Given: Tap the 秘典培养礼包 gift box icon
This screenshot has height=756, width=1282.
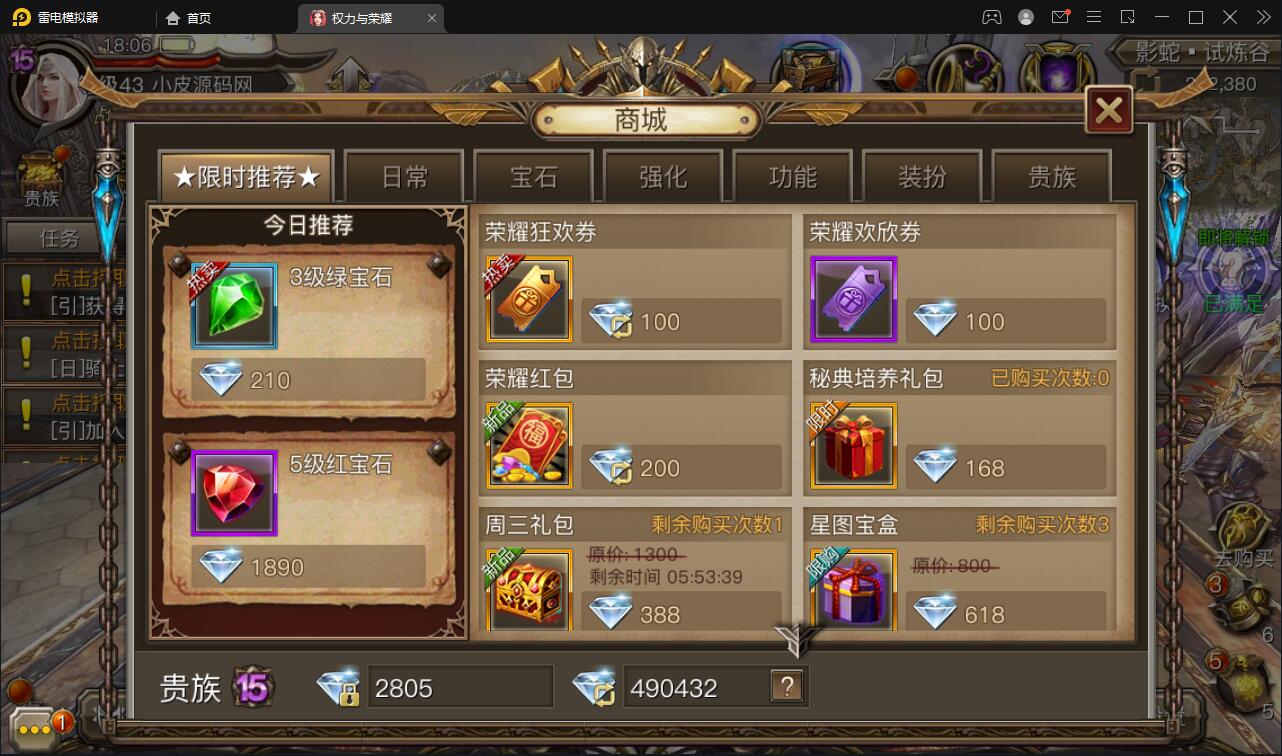Looking at the screenshot, I should [x=852, y=444].
